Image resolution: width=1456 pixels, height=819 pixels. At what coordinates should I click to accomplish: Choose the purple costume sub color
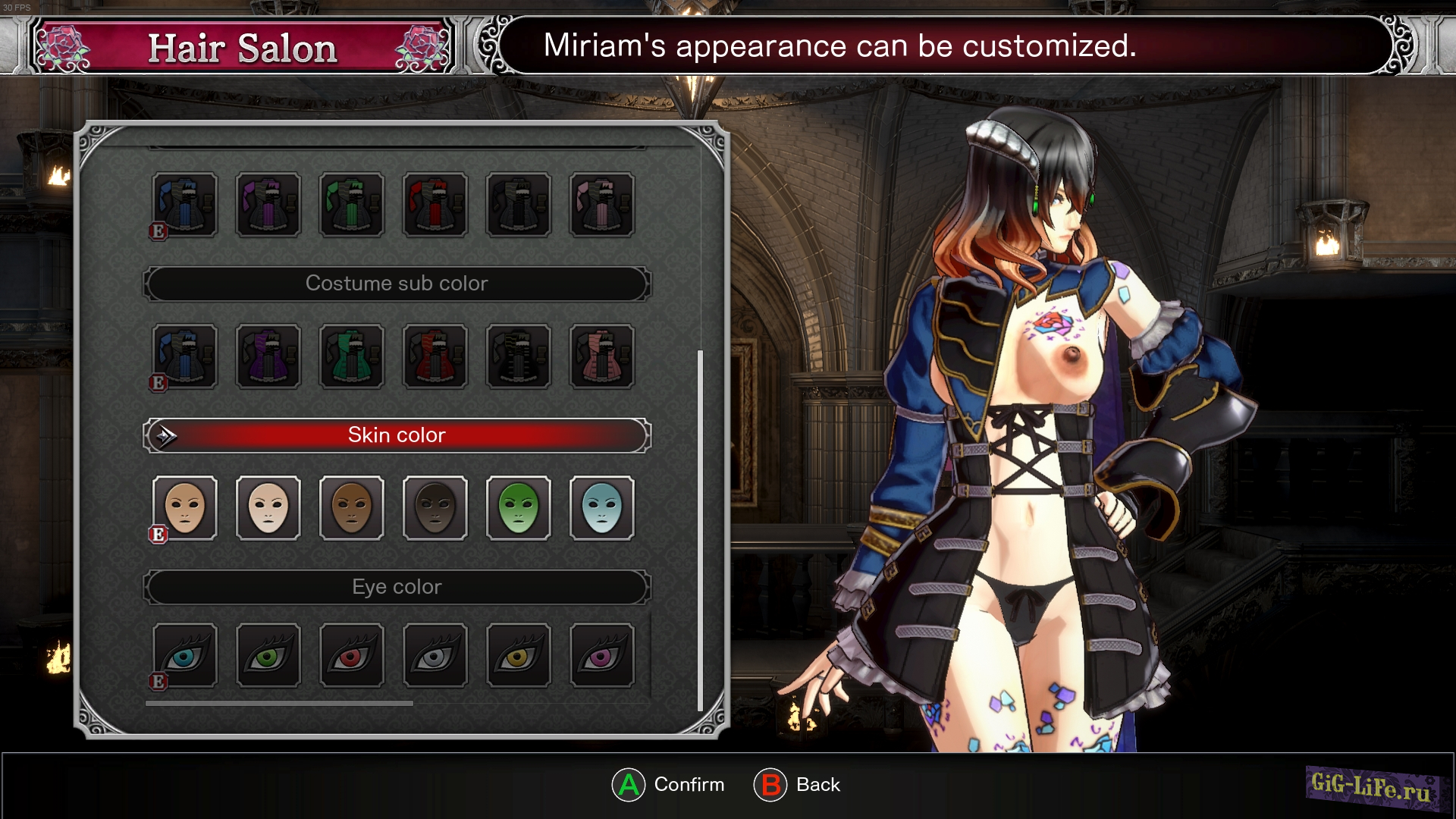268,356
